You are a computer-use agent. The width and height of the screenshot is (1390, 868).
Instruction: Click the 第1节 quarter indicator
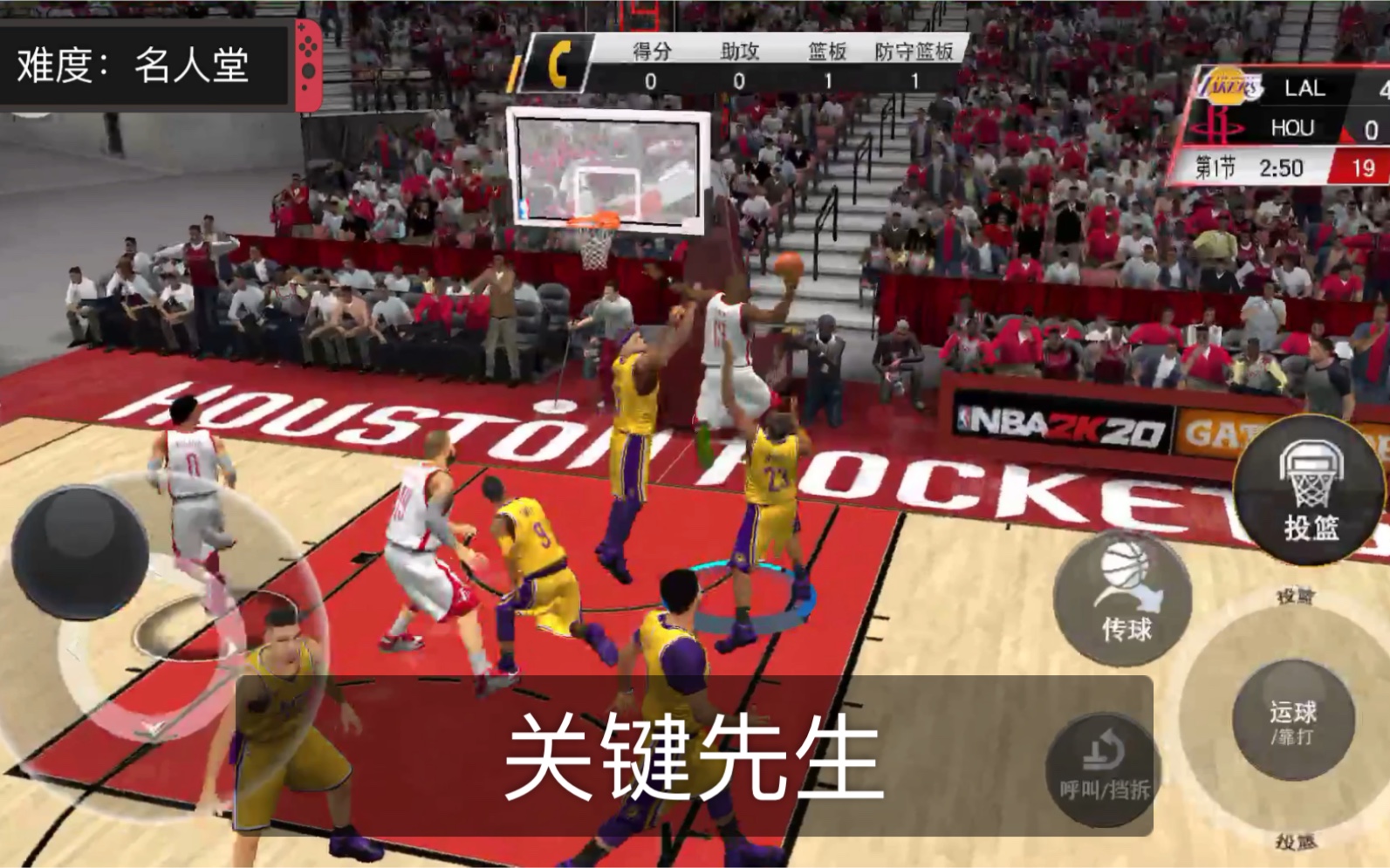pyautogui.click(x=1216, y=166)
